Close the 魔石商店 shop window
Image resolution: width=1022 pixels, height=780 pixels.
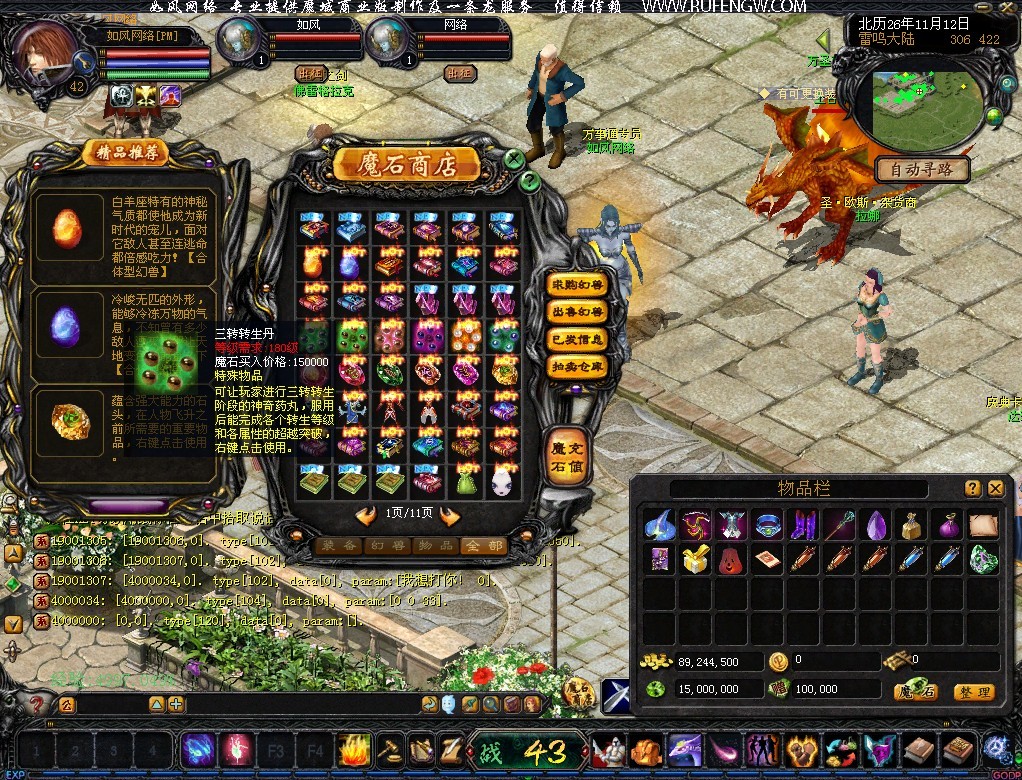click(514, 159)
